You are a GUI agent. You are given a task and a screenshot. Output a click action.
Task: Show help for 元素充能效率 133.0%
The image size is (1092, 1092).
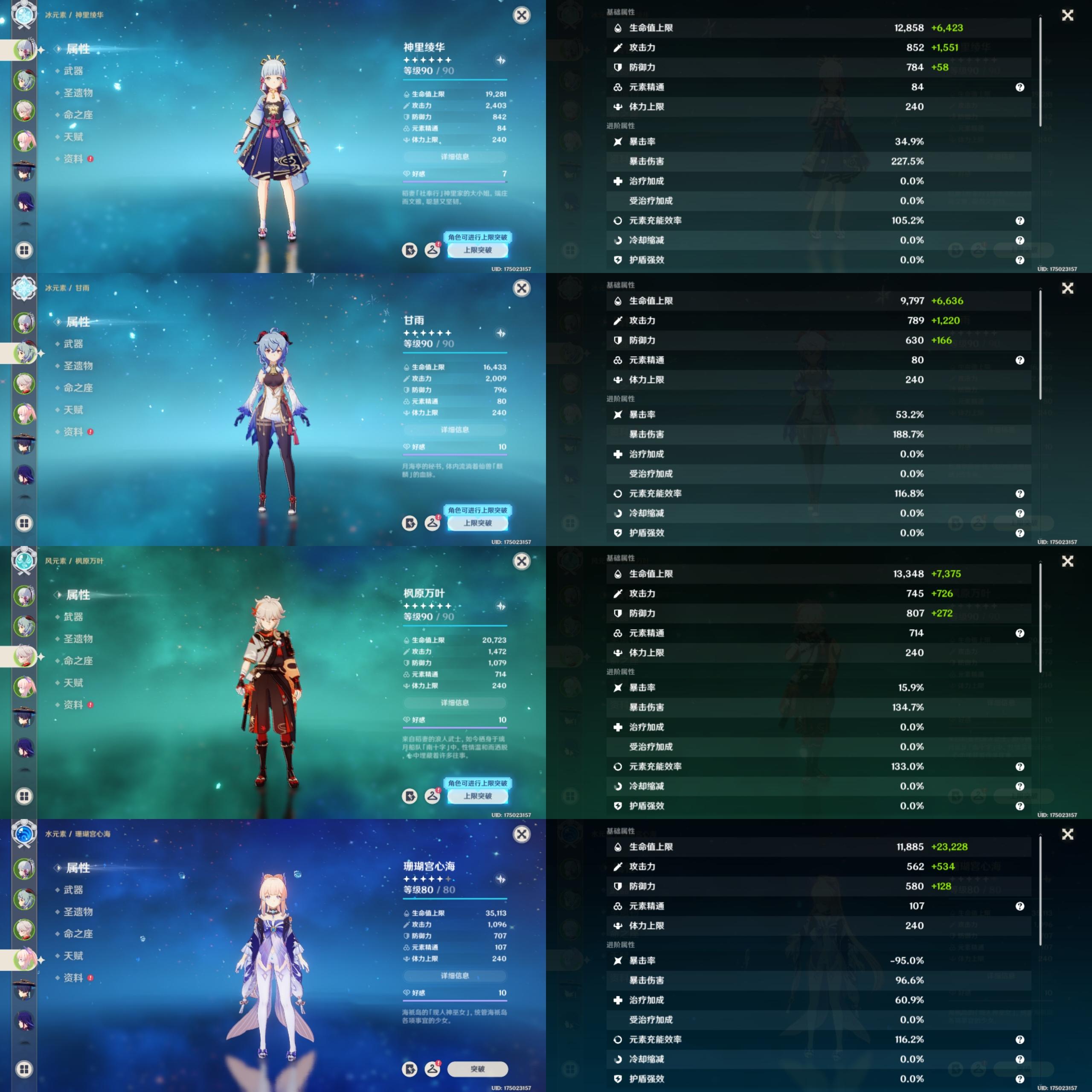pos(1019,767)
